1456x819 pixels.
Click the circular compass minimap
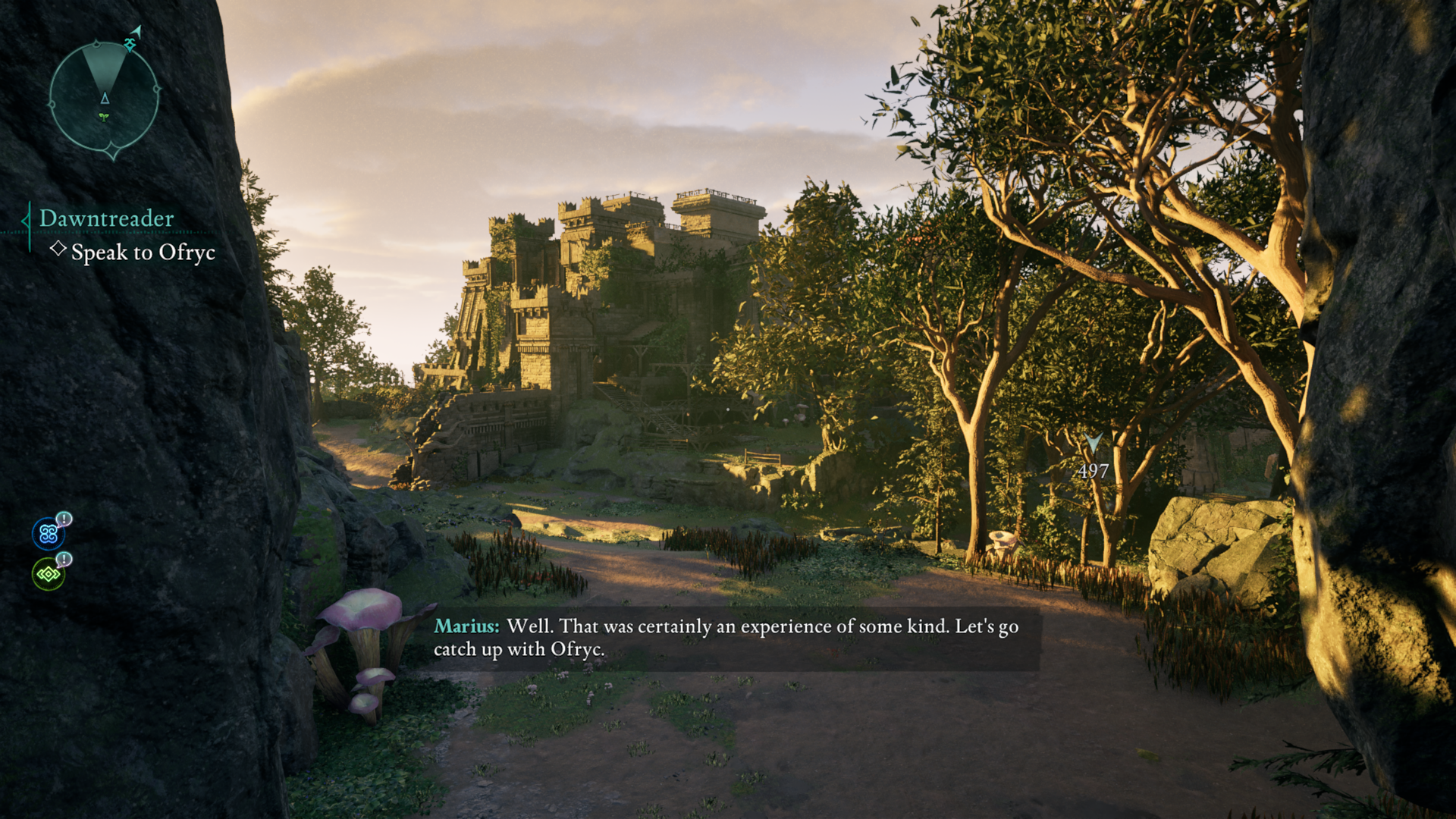[x=105, y=96]
